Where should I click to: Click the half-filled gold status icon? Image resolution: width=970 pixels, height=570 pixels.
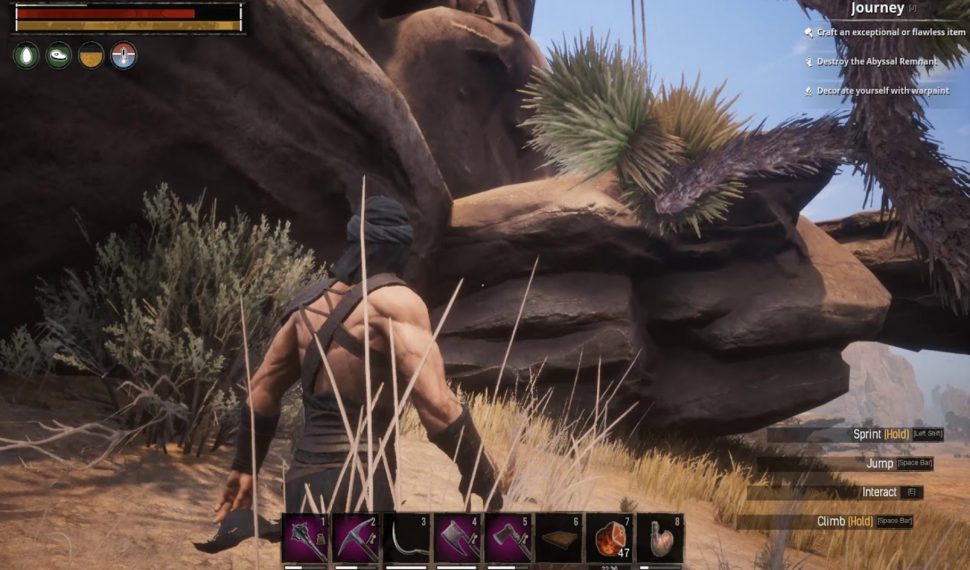tap(91, 55)
